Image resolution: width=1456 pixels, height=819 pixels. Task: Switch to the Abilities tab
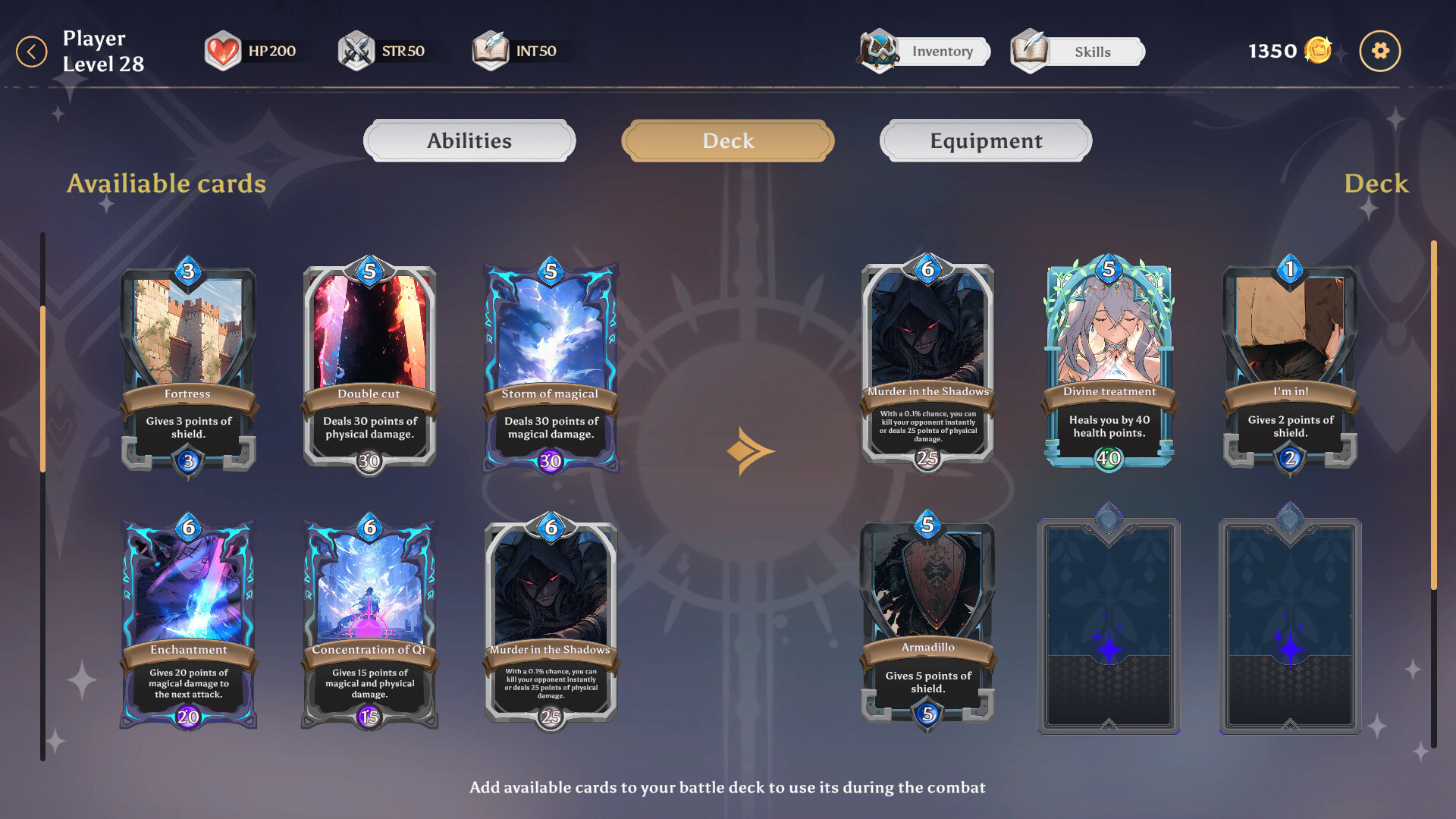469,140
